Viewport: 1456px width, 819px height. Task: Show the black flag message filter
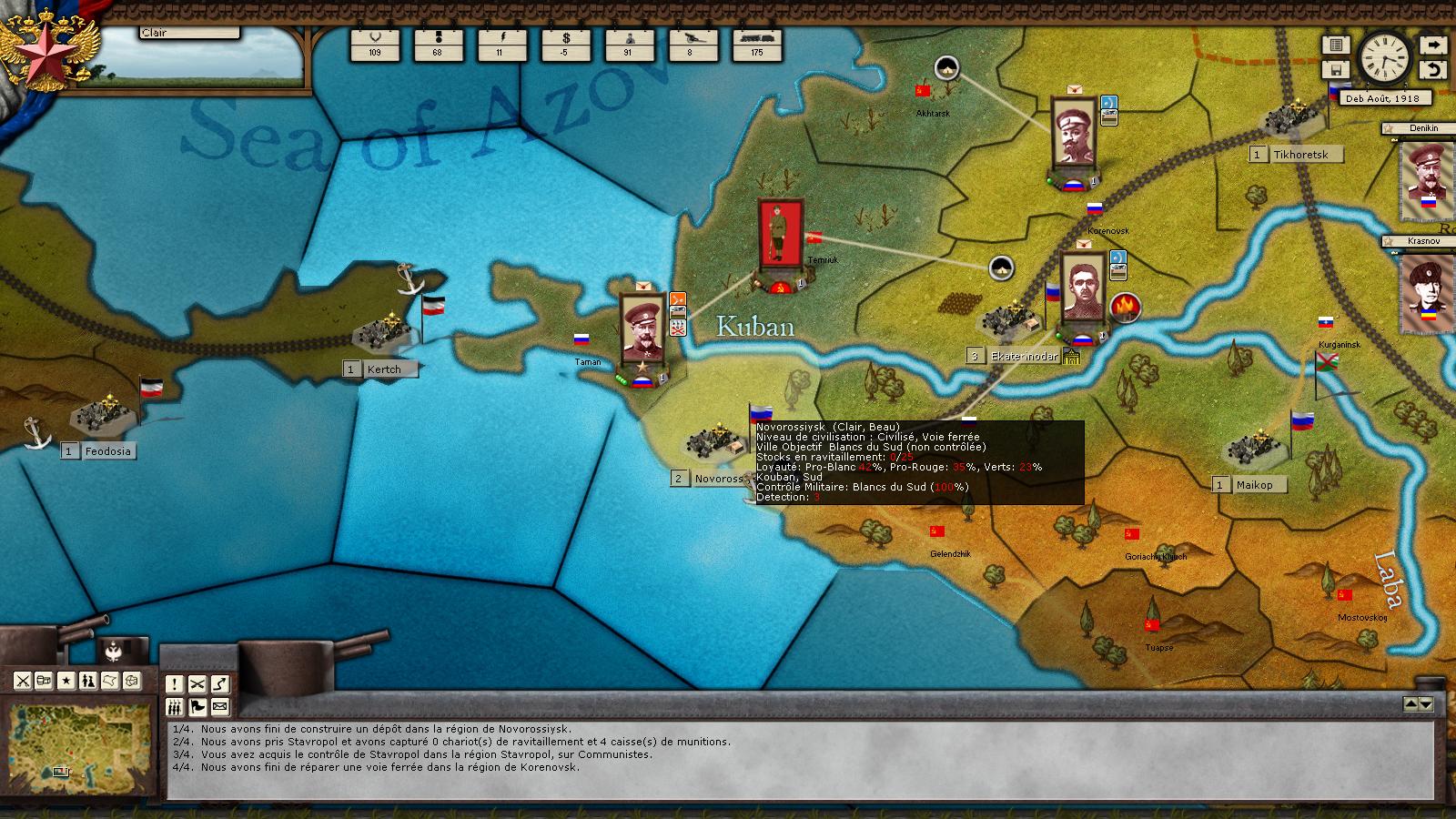pos(197,707)
